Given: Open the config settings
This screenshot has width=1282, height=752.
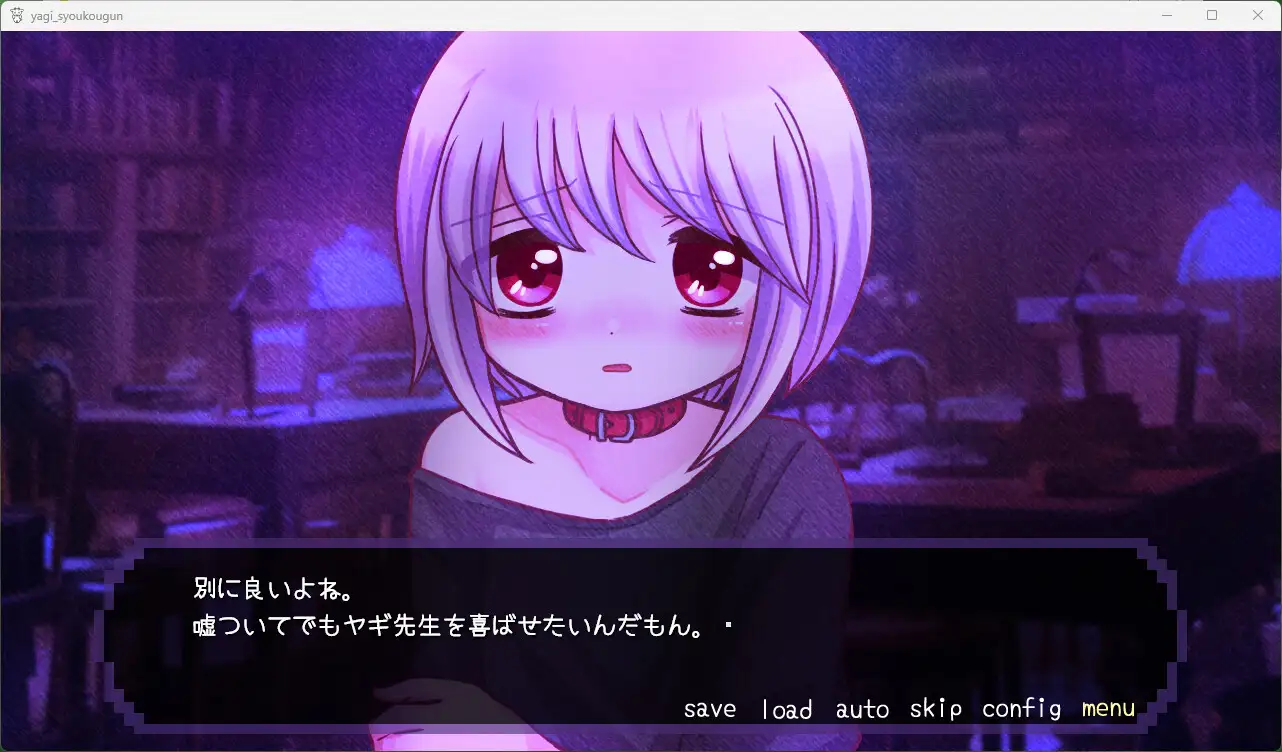Looking at the screenshot, I should pos(1021,708).
